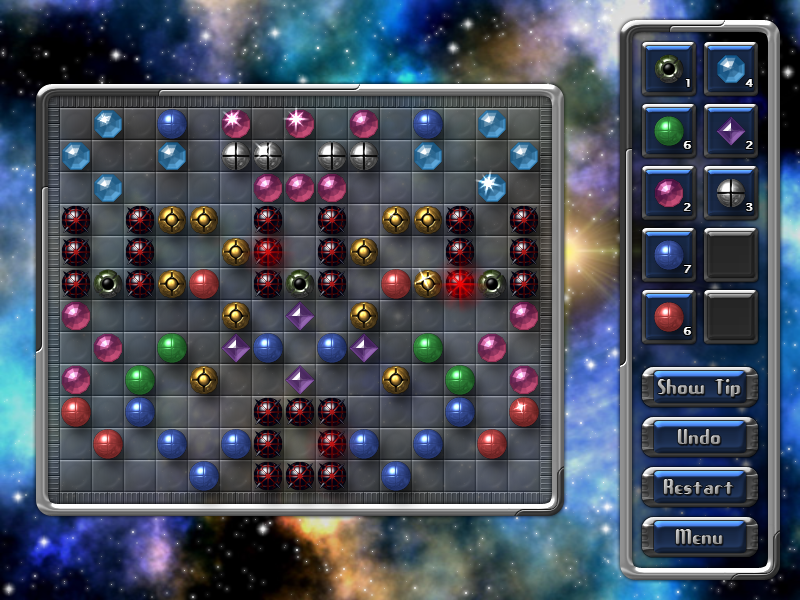Select the red ball slot
The height and width of the screenshot is (600, 800).
pyautogui.click(x=668, y=316)
